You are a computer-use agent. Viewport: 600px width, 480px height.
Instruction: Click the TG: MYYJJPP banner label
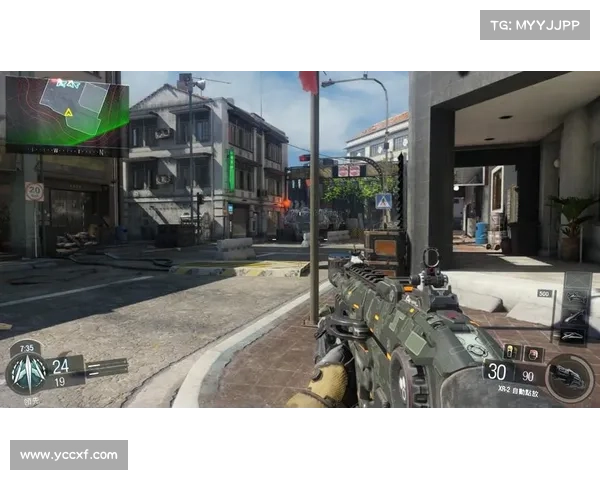tap(535, 24)
